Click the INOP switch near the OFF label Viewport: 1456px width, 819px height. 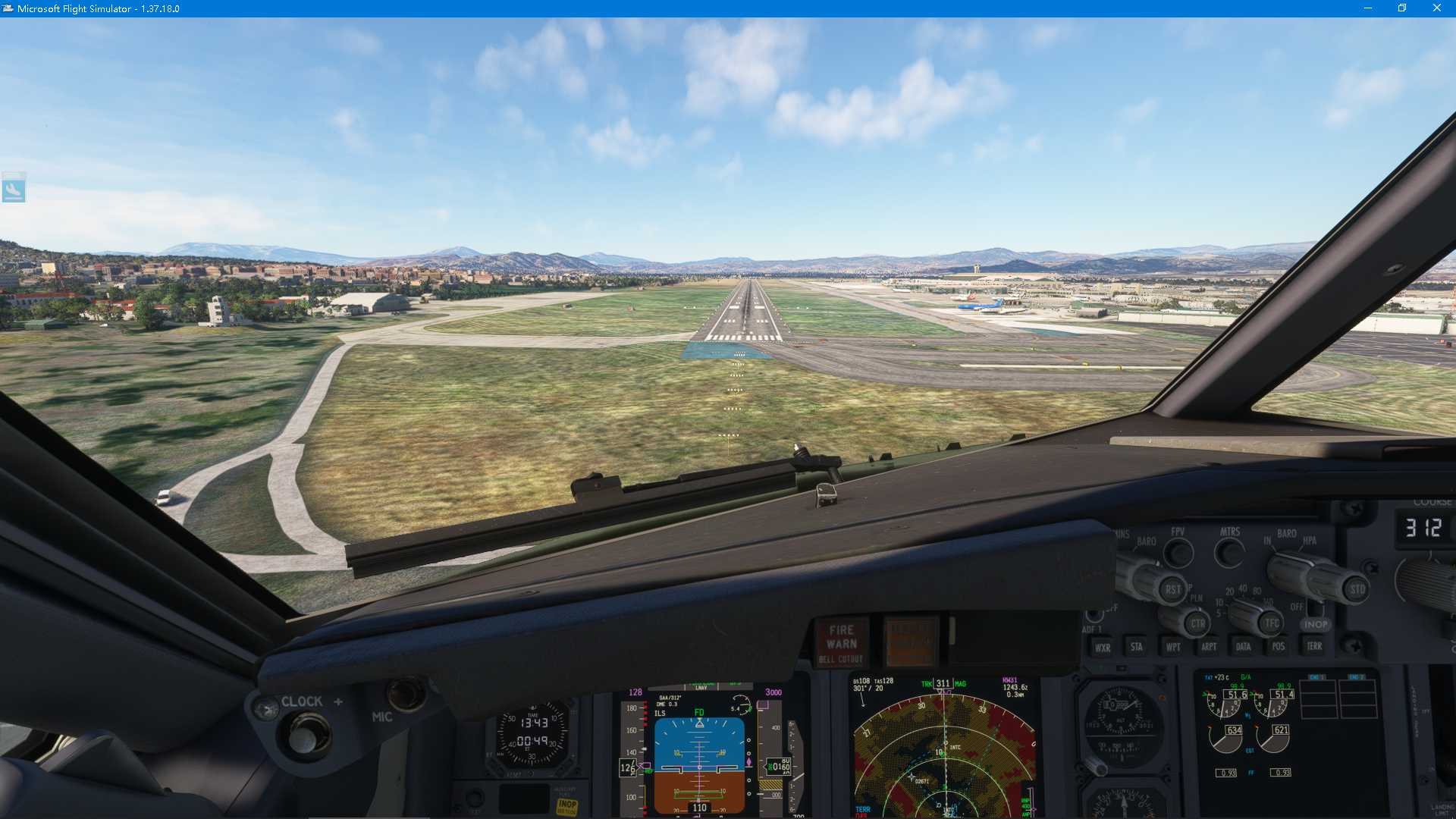pyautogui.click(x=1315, y=623)
